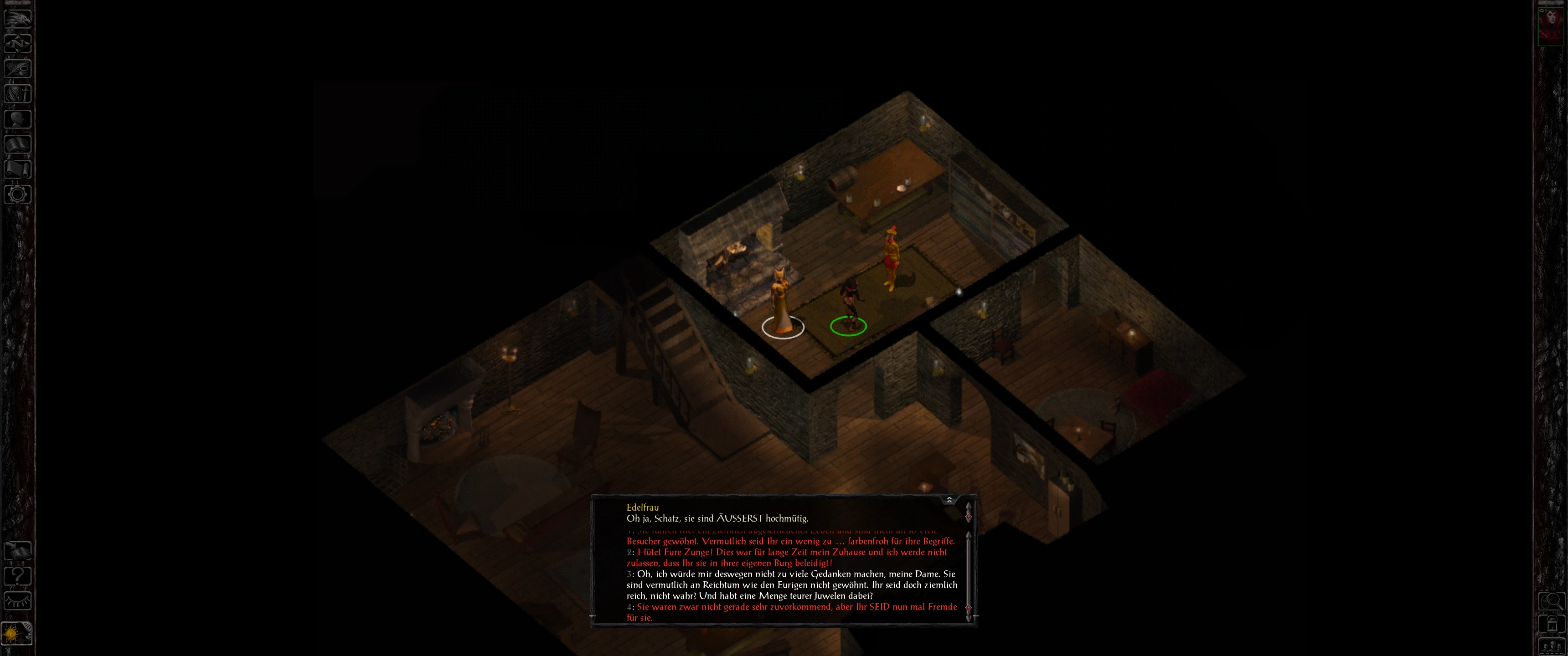Image resolution: width=1568 pixels, height=656 pixels.
Task: Choose reply 3 about expensive jewels
Action: click(x=791, y=585)
